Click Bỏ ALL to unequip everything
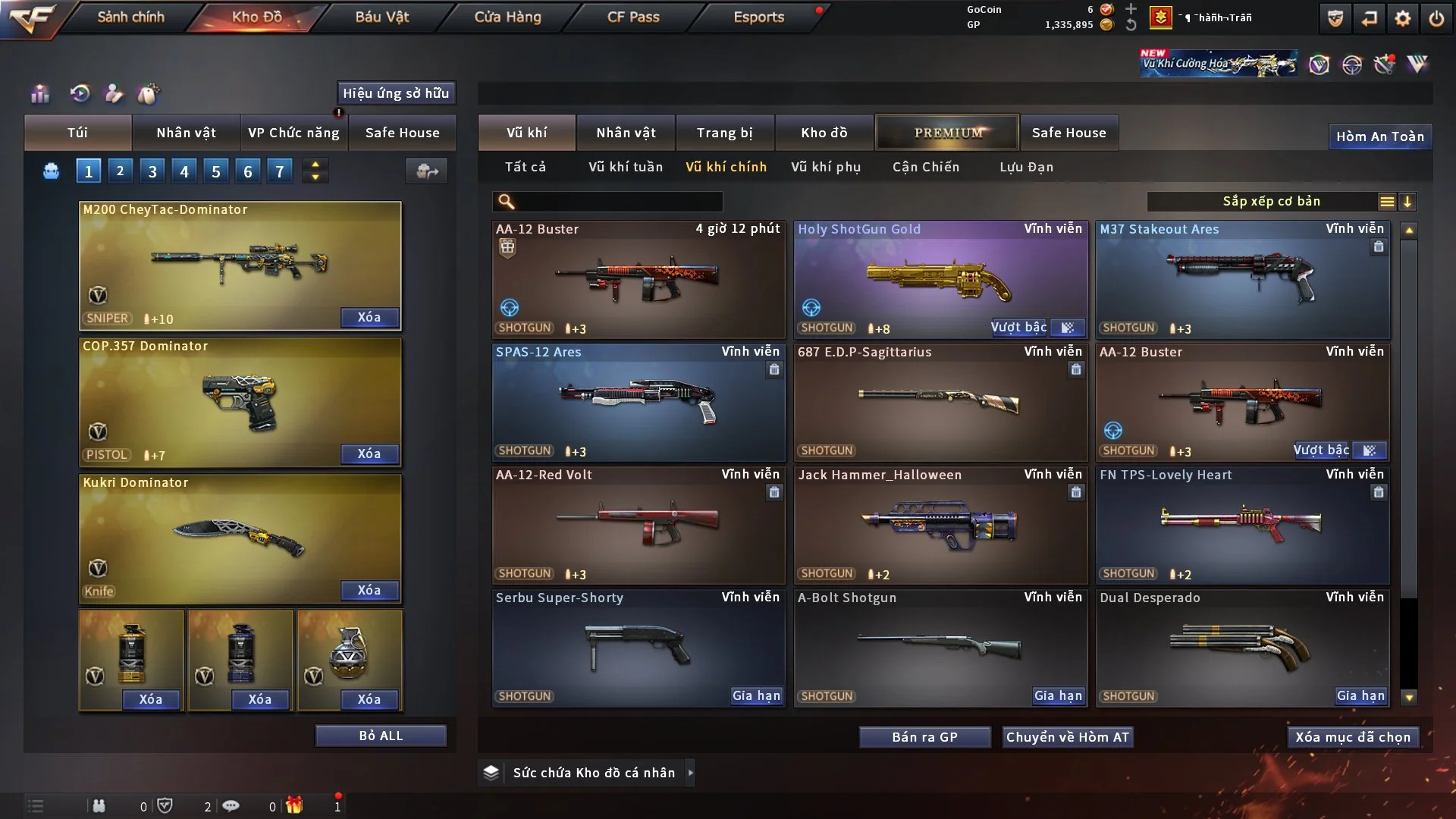 click(381, 736)
